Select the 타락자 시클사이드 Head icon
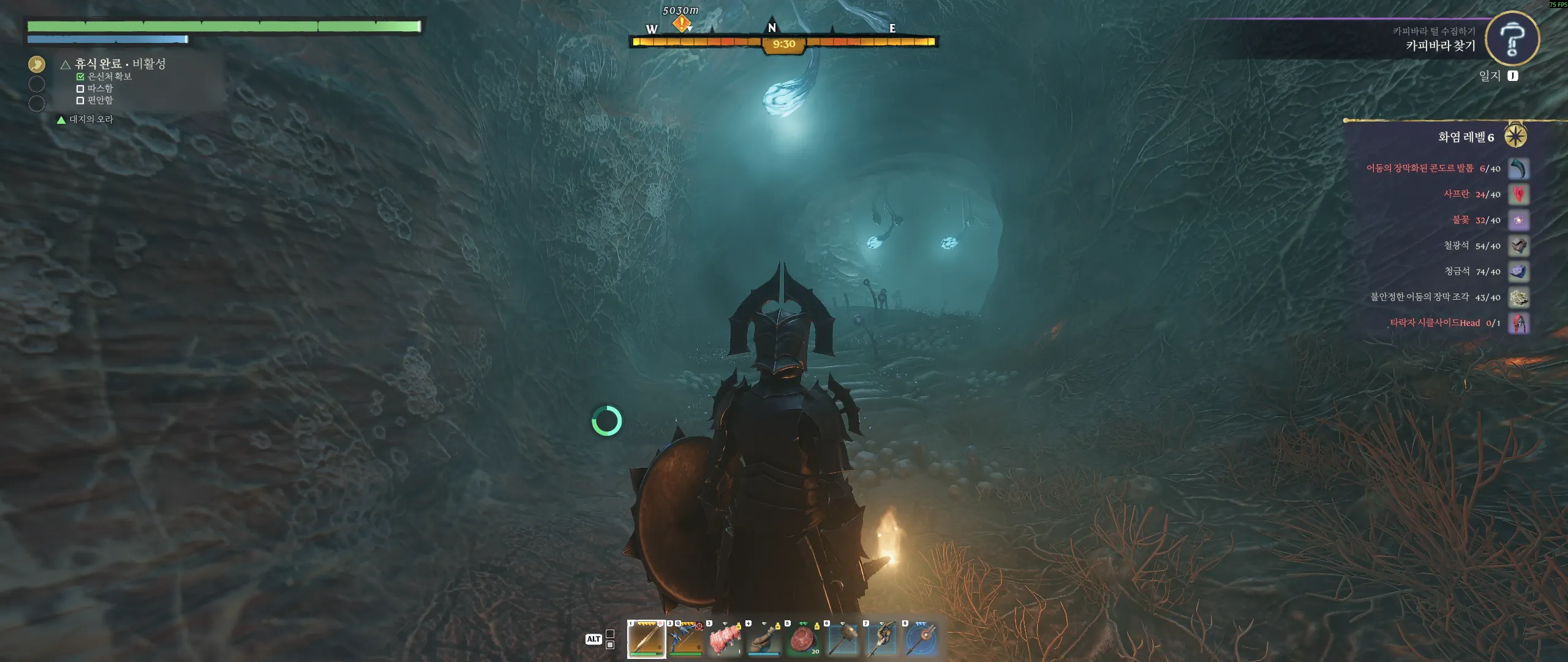Screen dimensions: 1568x662 1518,323
